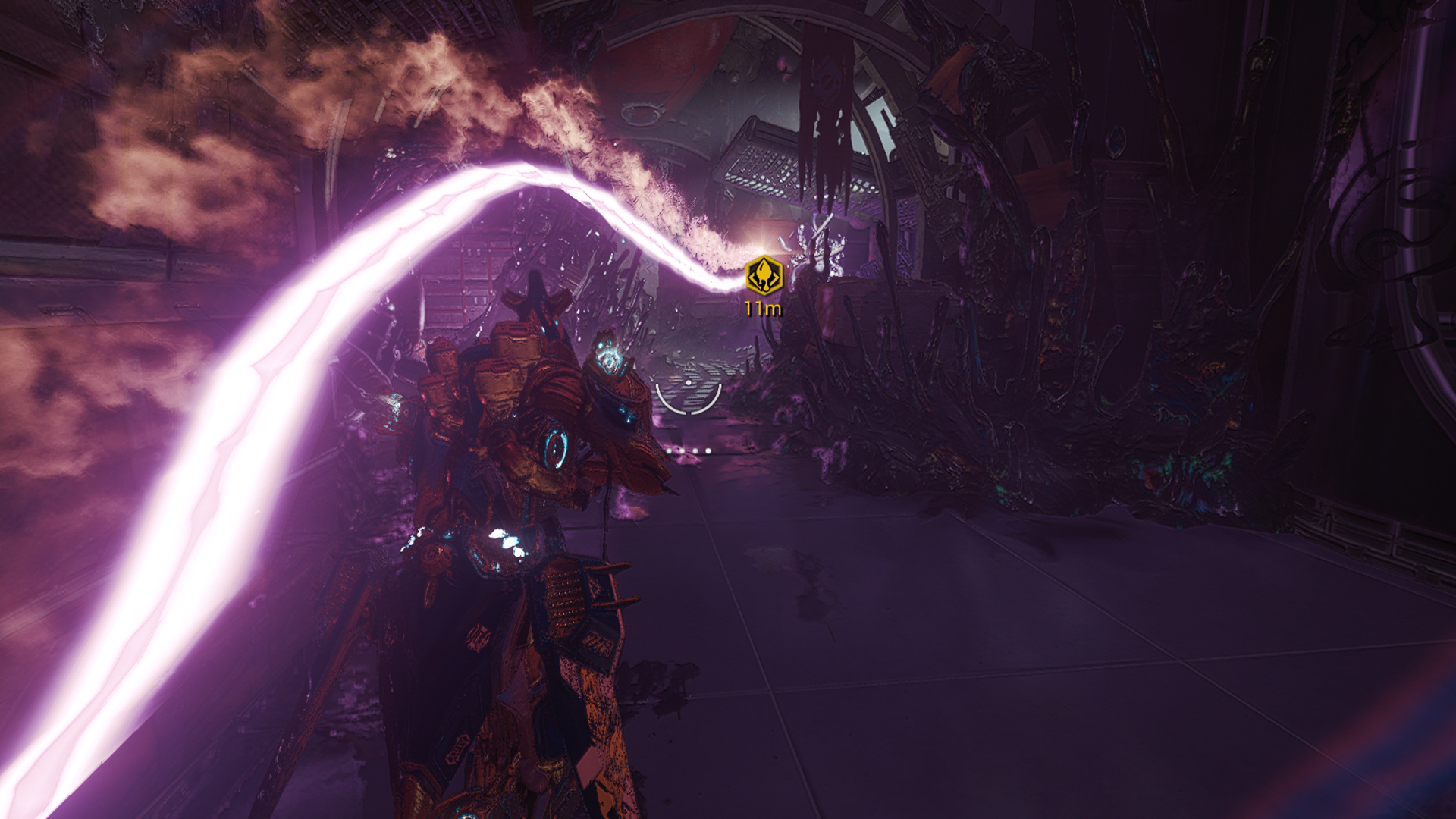This screenshot has height=819, width=1456.
Task: Click the yellow objective waypoint marker
Action: [764, 275]
